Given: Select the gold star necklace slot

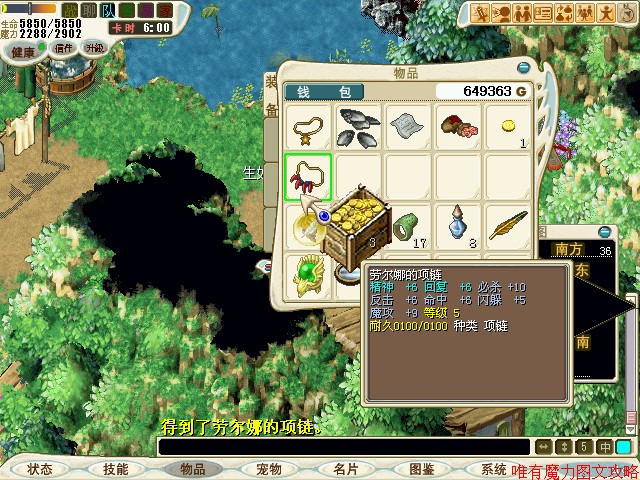Looking at the screenshot, I should (x=309, y=128).
